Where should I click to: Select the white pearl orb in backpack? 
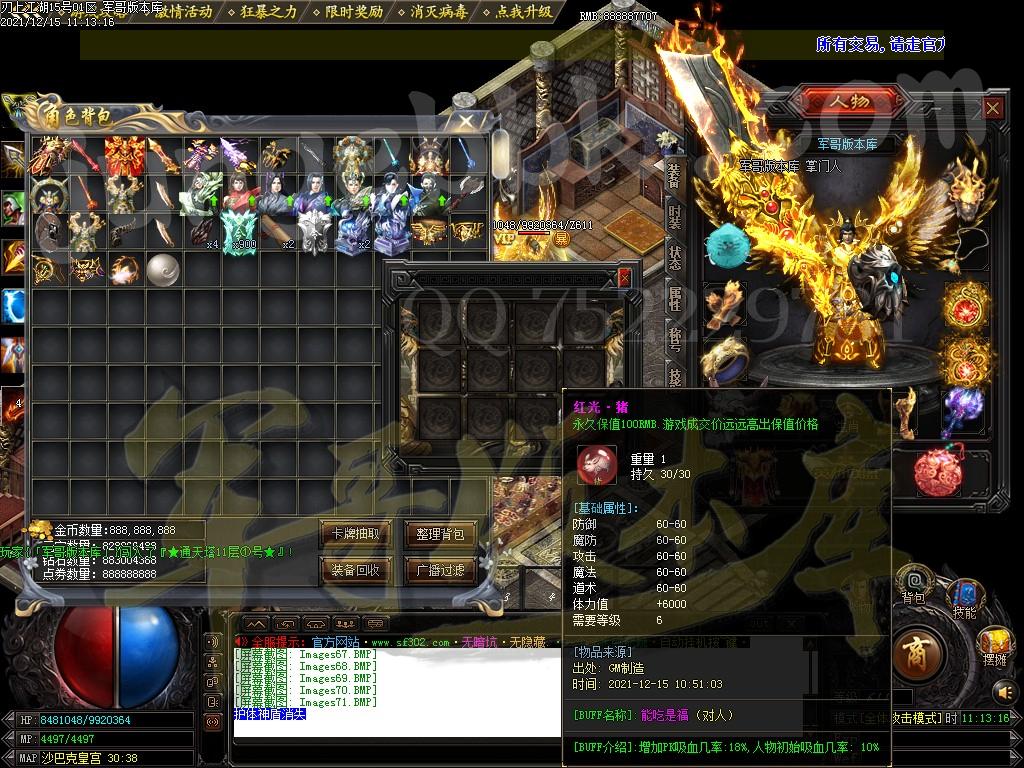162,269
